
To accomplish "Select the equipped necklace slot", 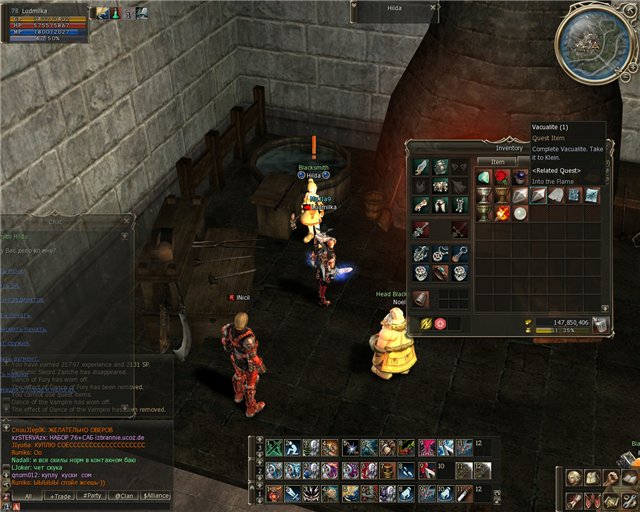I will [x=439, y=254].
